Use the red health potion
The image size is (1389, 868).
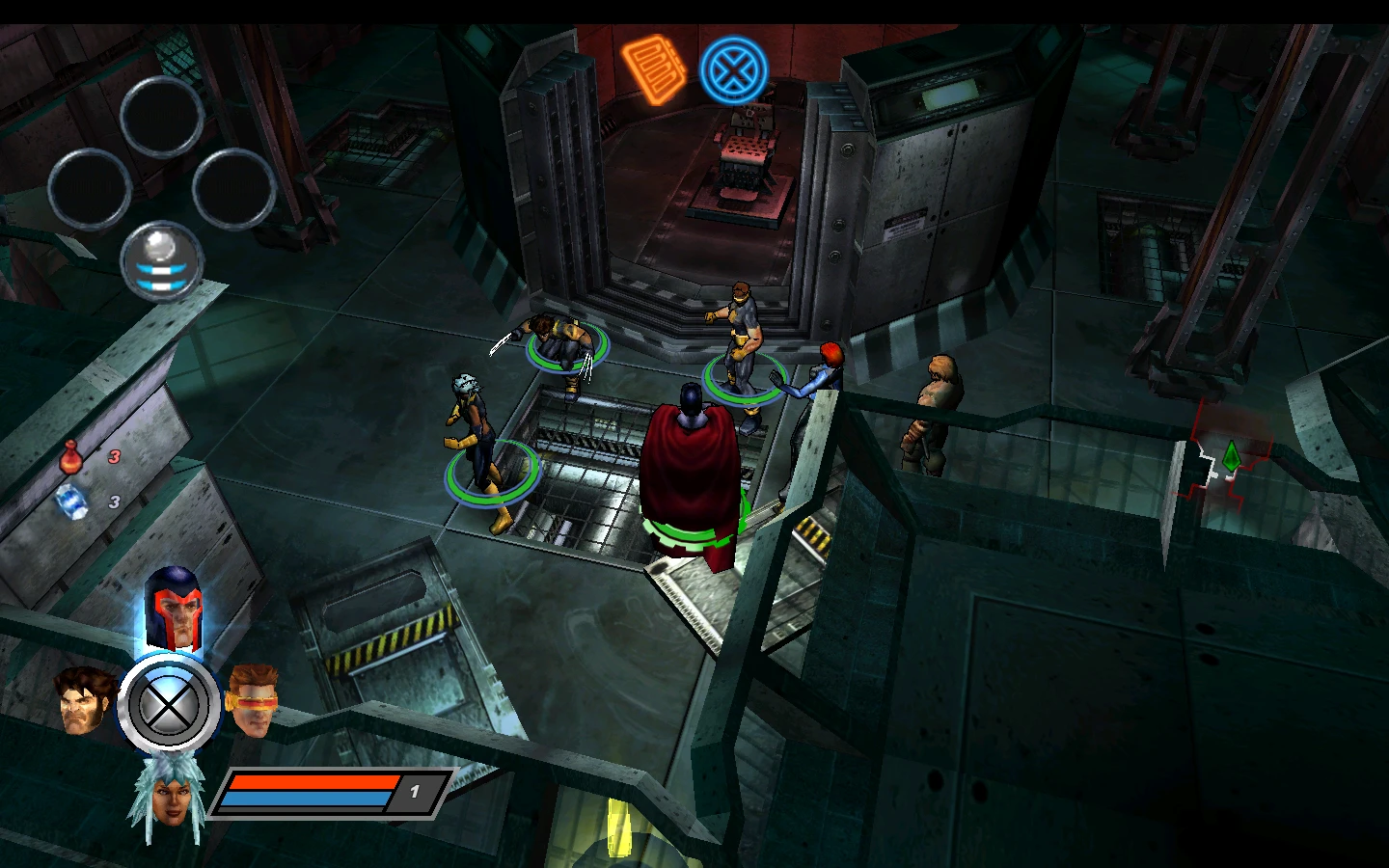coord(70,456)
